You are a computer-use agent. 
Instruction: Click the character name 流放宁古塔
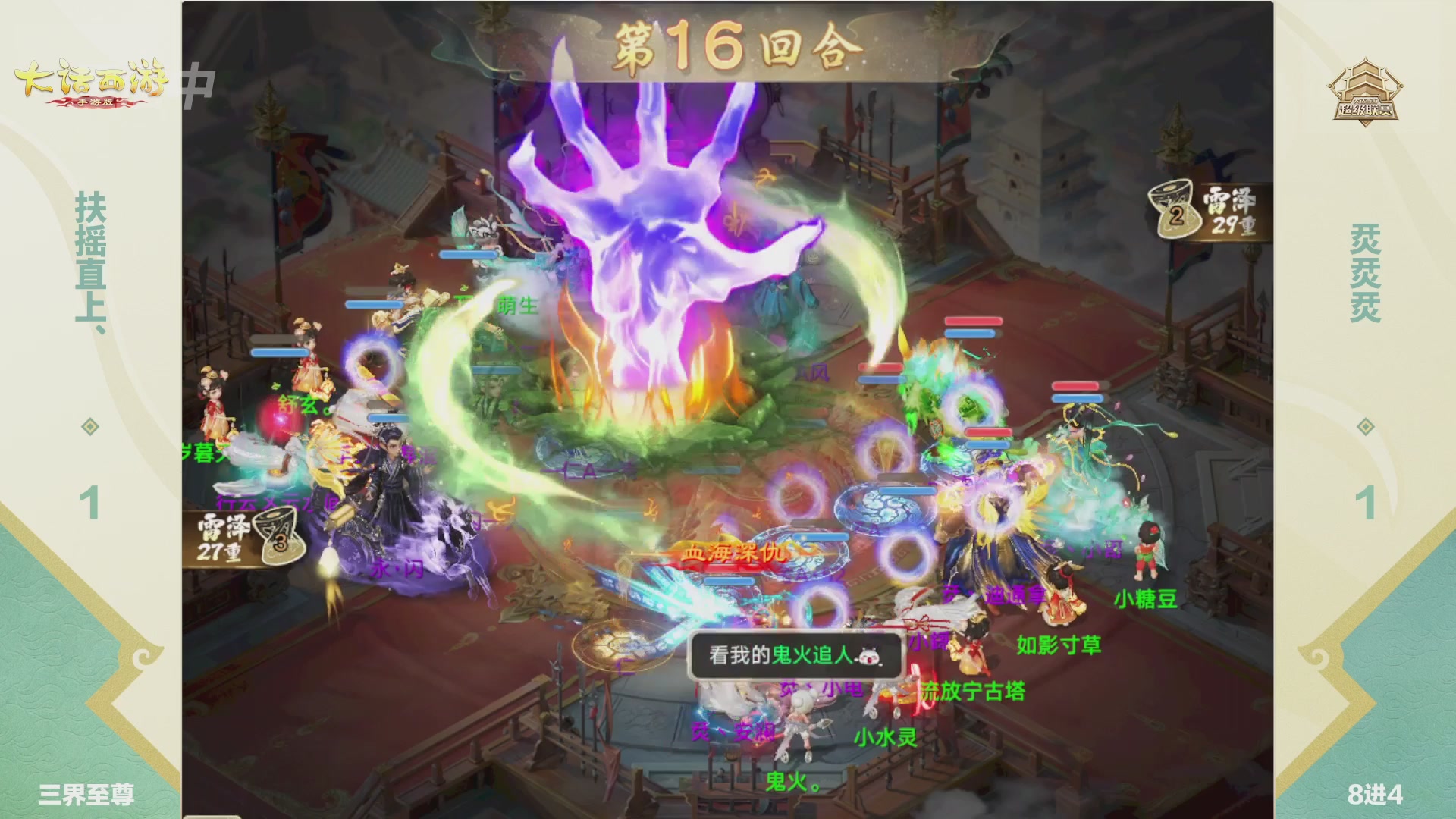point(972,692)
